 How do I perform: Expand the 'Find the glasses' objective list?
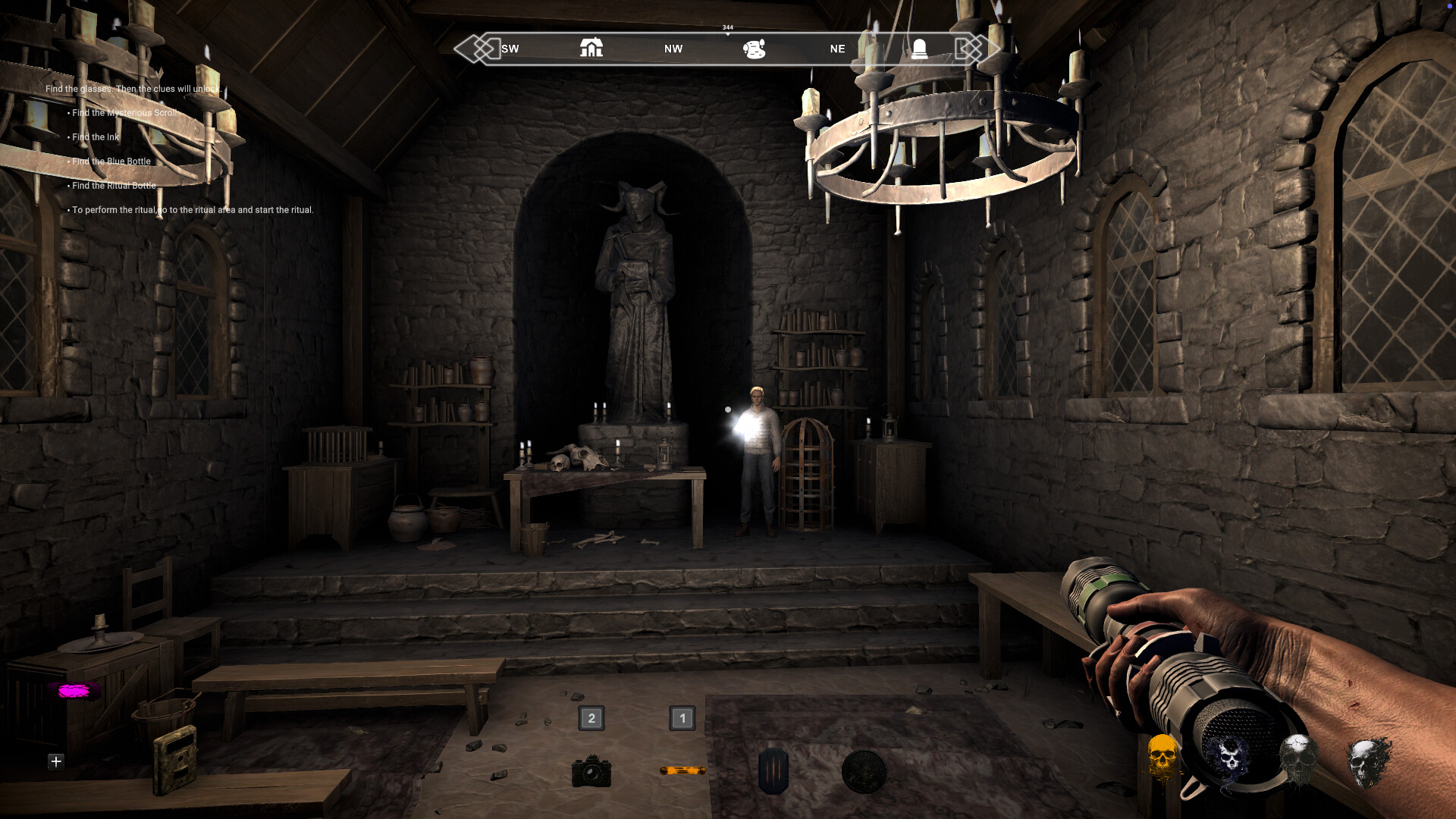[133, 89]
